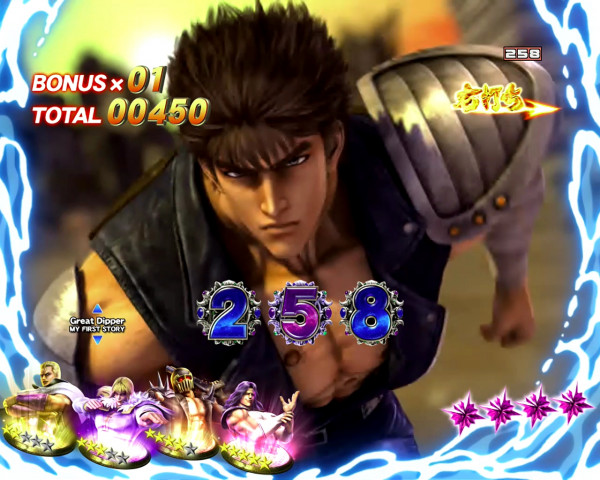Click the up arrow above Great Dipper
600x480 pixels.
(x=98, y=310)
